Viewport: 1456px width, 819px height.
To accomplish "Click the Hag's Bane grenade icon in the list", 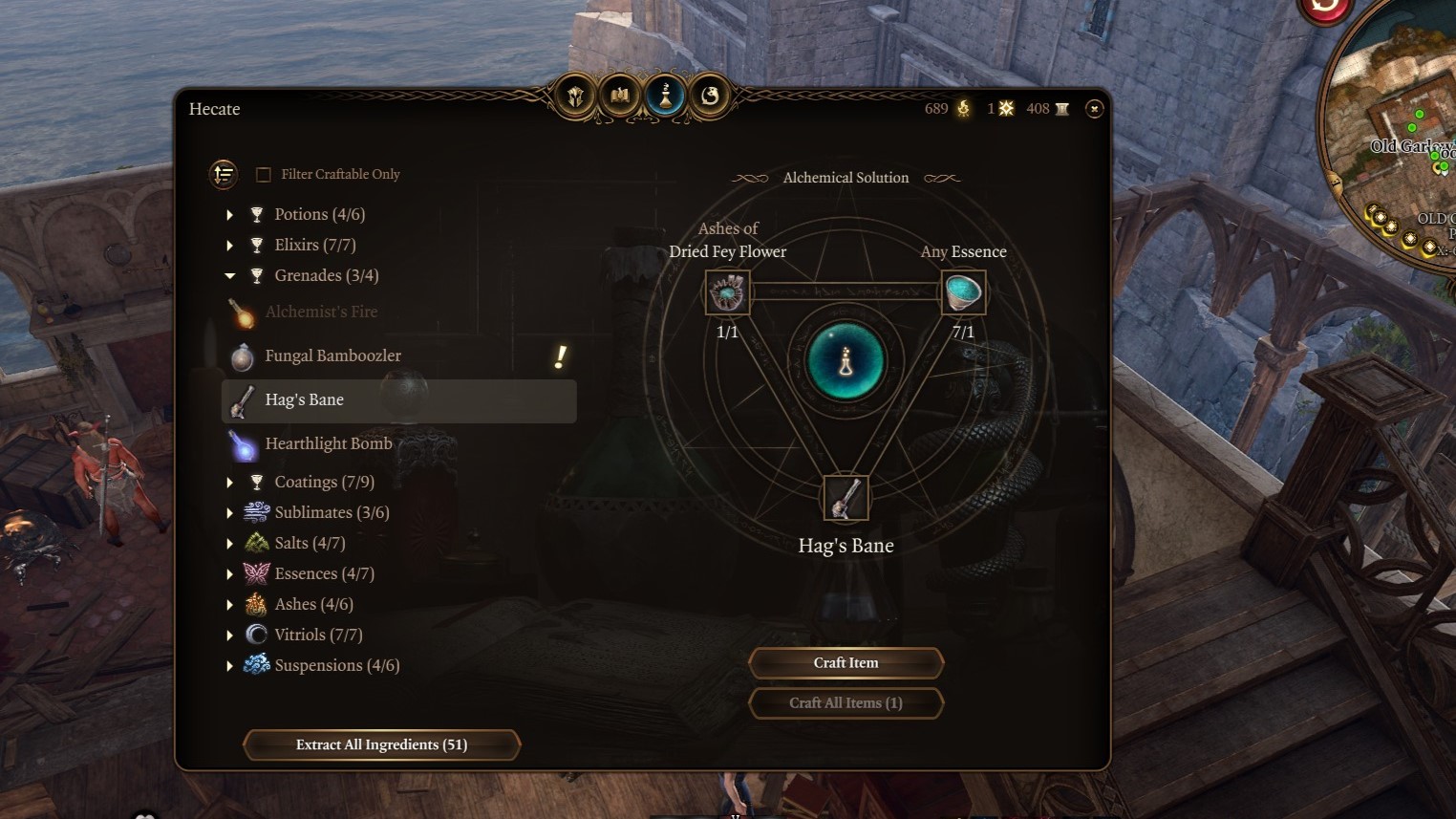I will [x=240, y=400].
